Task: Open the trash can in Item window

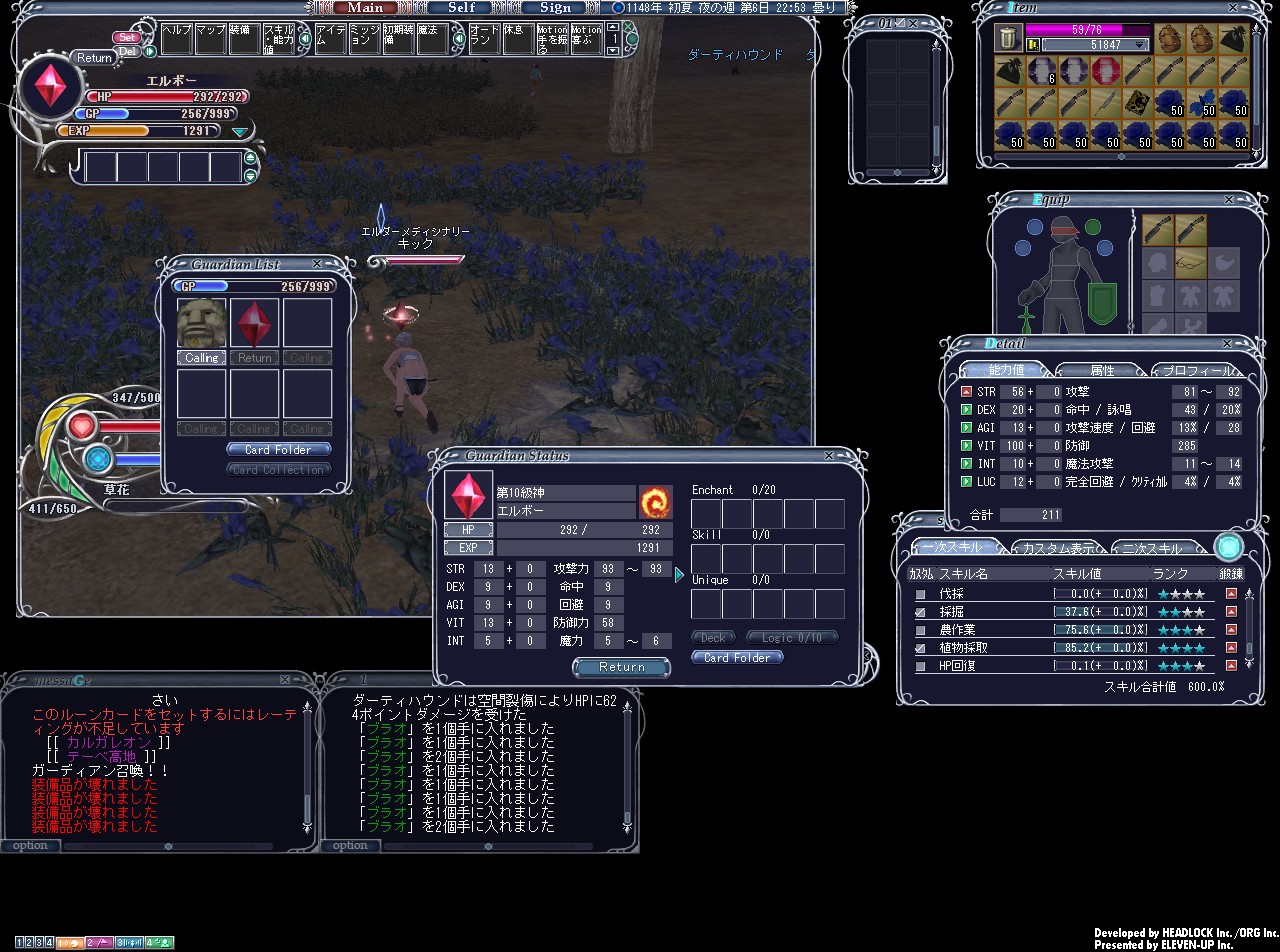Action: [x=1008, y=38]
